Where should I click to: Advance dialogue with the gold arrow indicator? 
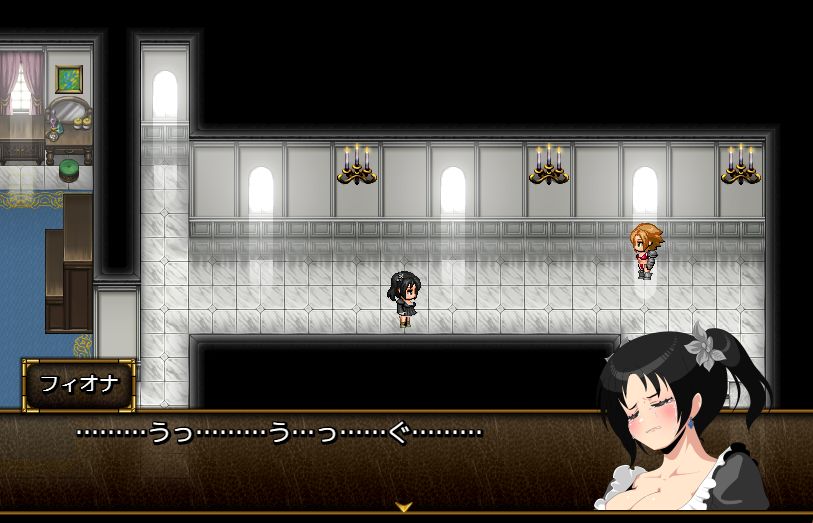404,507
